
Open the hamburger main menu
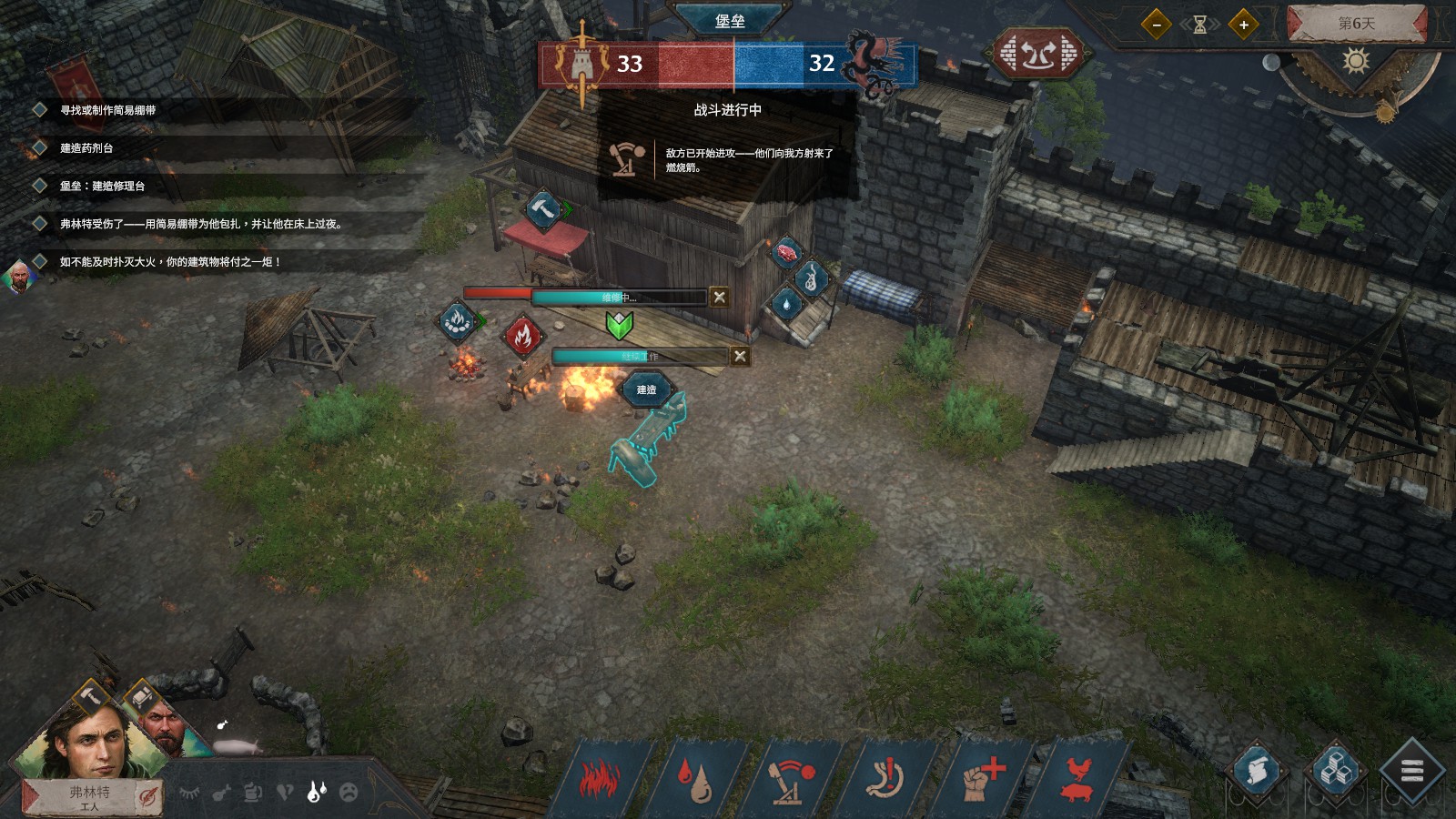coord(1411,772)
